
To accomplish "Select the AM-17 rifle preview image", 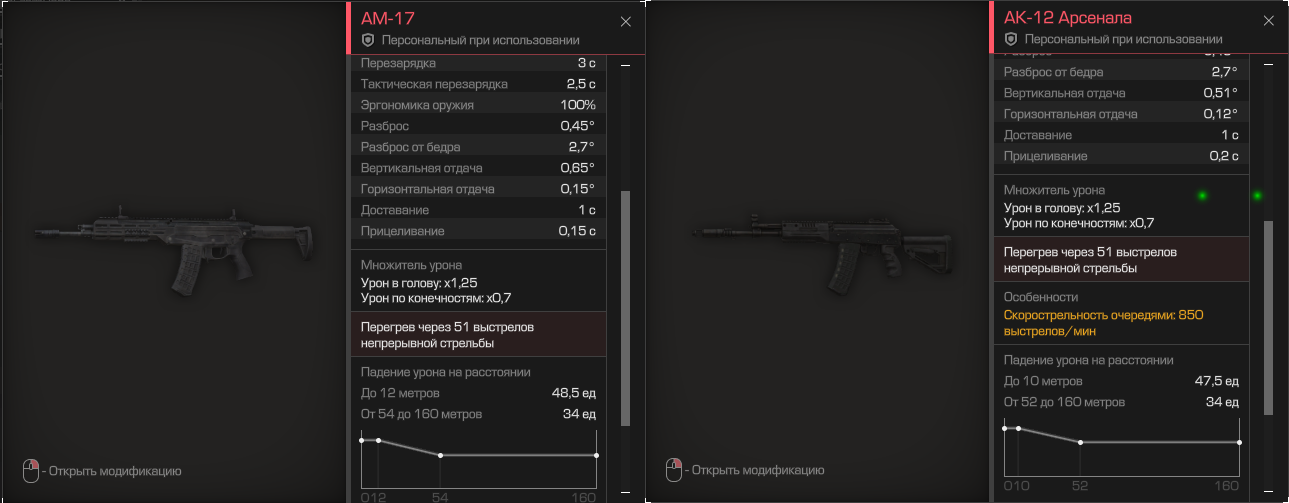I will [x=176, y=250].
